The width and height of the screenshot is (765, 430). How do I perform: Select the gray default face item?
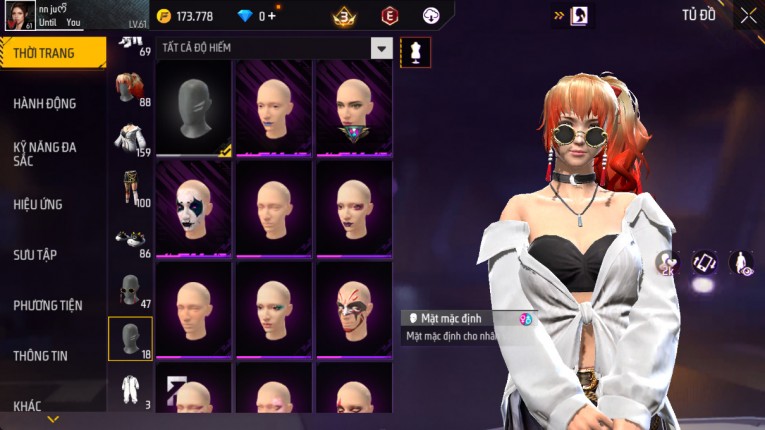(x=194, y=108)
